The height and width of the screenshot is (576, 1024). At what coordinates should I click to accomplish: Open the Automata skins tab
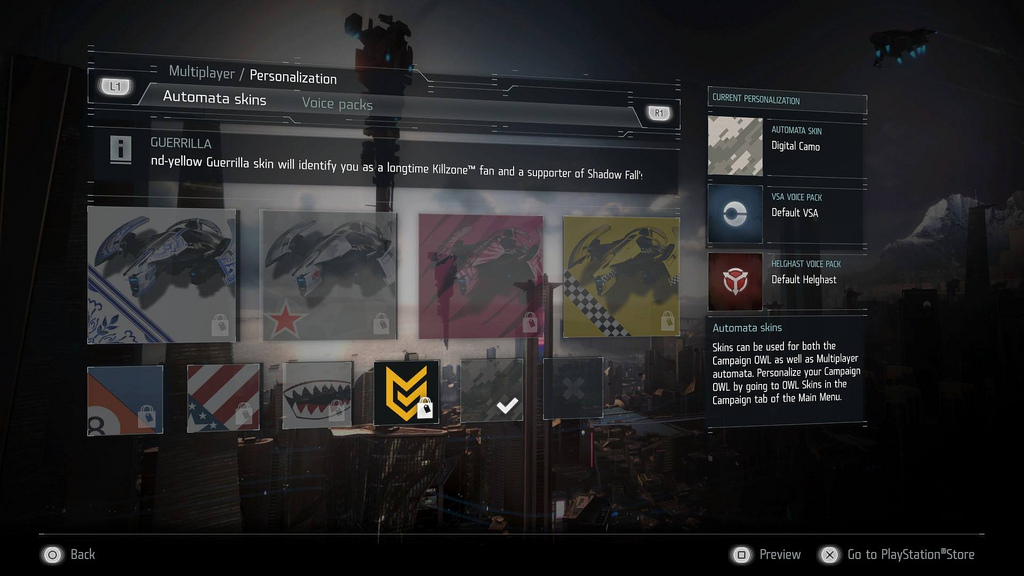pos(214,98)
